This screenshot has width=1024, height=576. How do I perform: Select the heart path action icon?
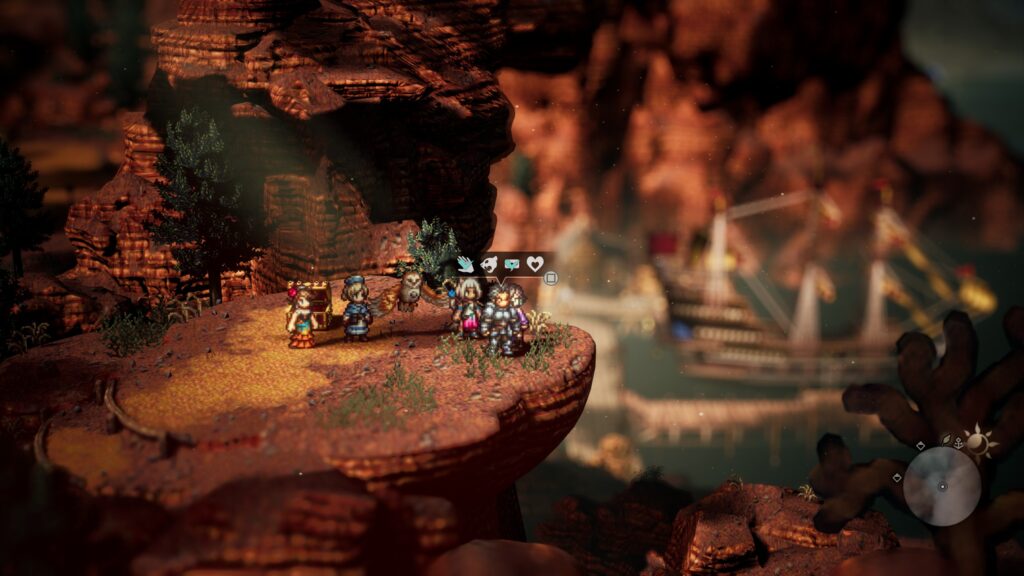click(x=536, y=264)
